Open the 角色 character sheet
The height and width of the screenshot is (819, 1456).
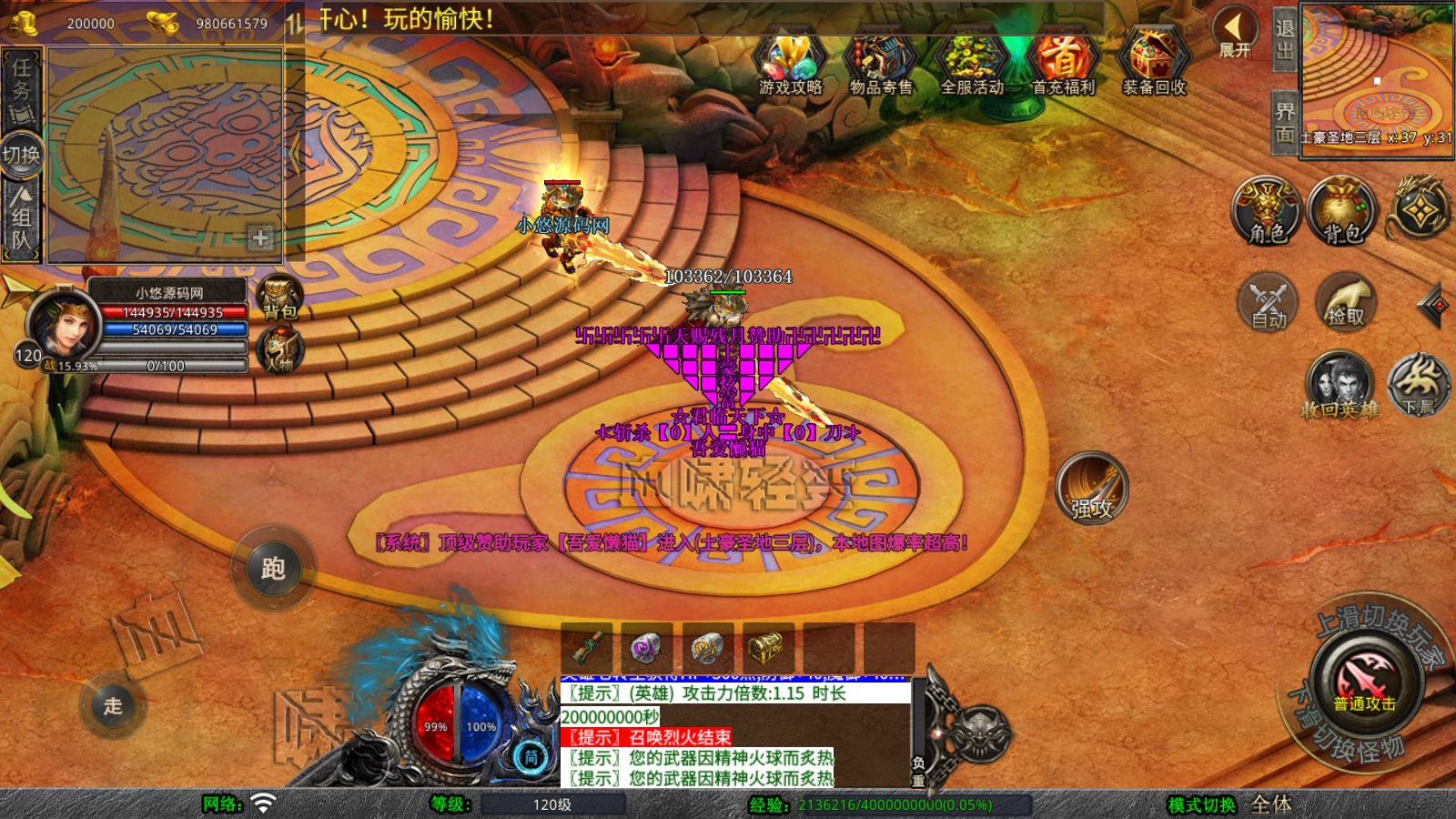(1267, 211)
